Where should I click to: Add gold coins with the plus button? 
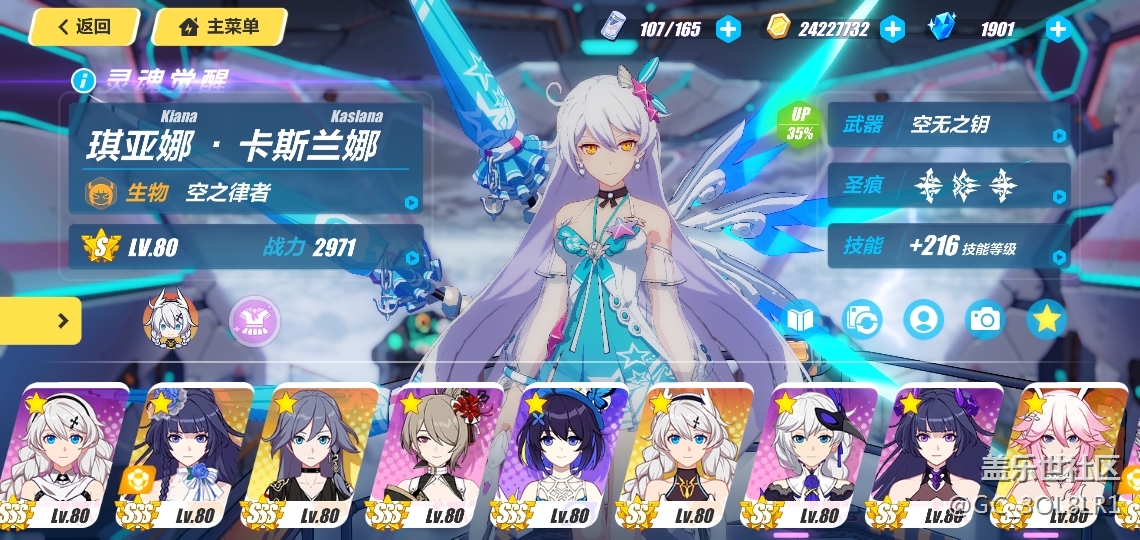coord(892,29)
